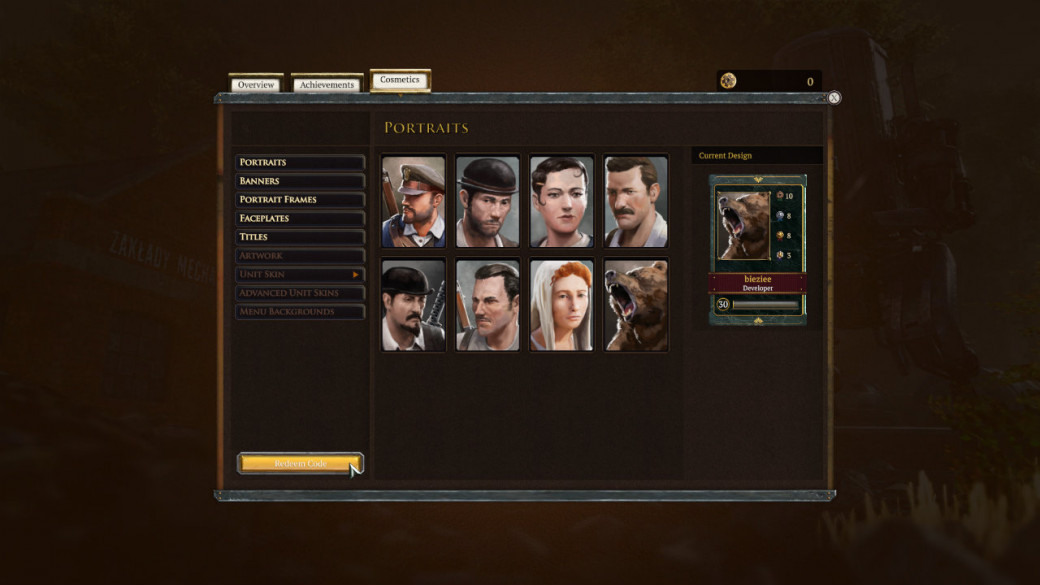Select the Titles category
This screenshot has width=1040, height=585.
(300, 237)
